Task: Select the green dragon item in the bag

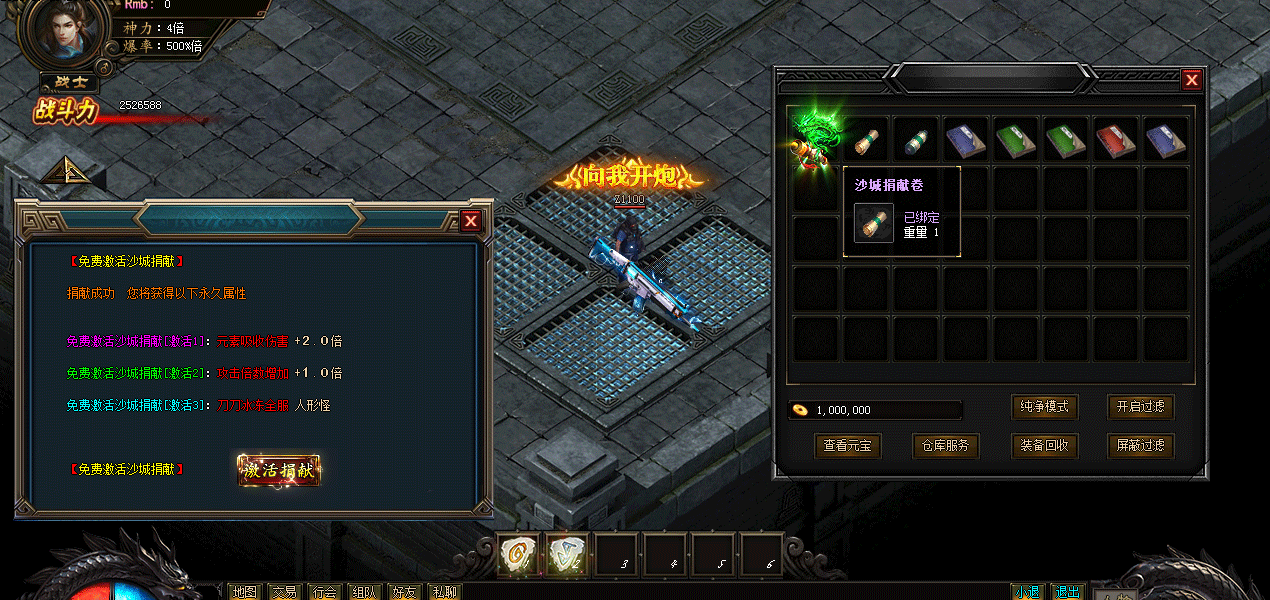Action: tap(814, 138)
